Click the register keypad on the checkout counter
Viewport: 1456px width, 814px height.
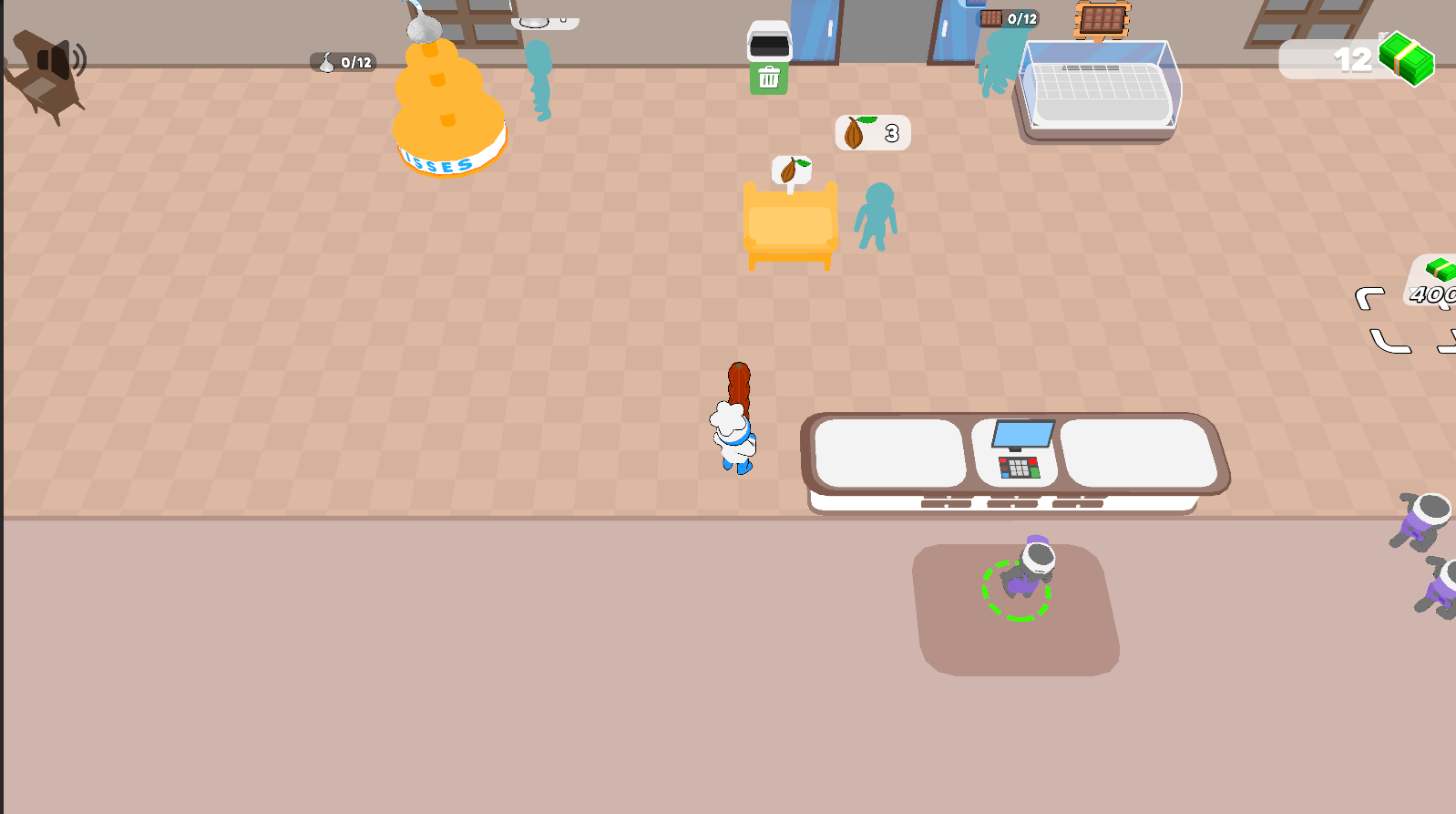pos(1019,469)
